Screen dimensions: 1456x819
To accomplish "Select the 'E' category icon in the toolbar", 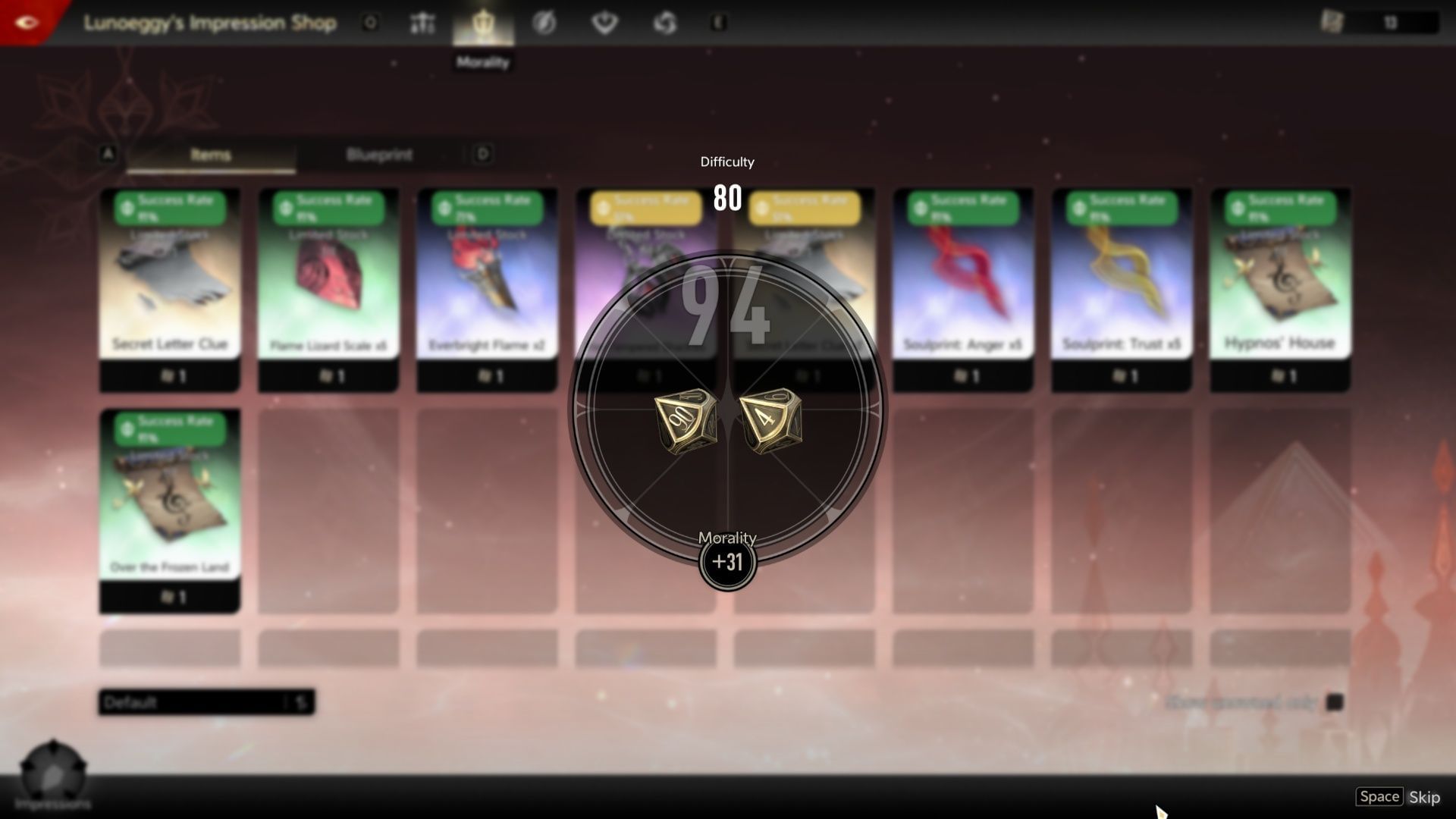I will click(x=719, y=23).
